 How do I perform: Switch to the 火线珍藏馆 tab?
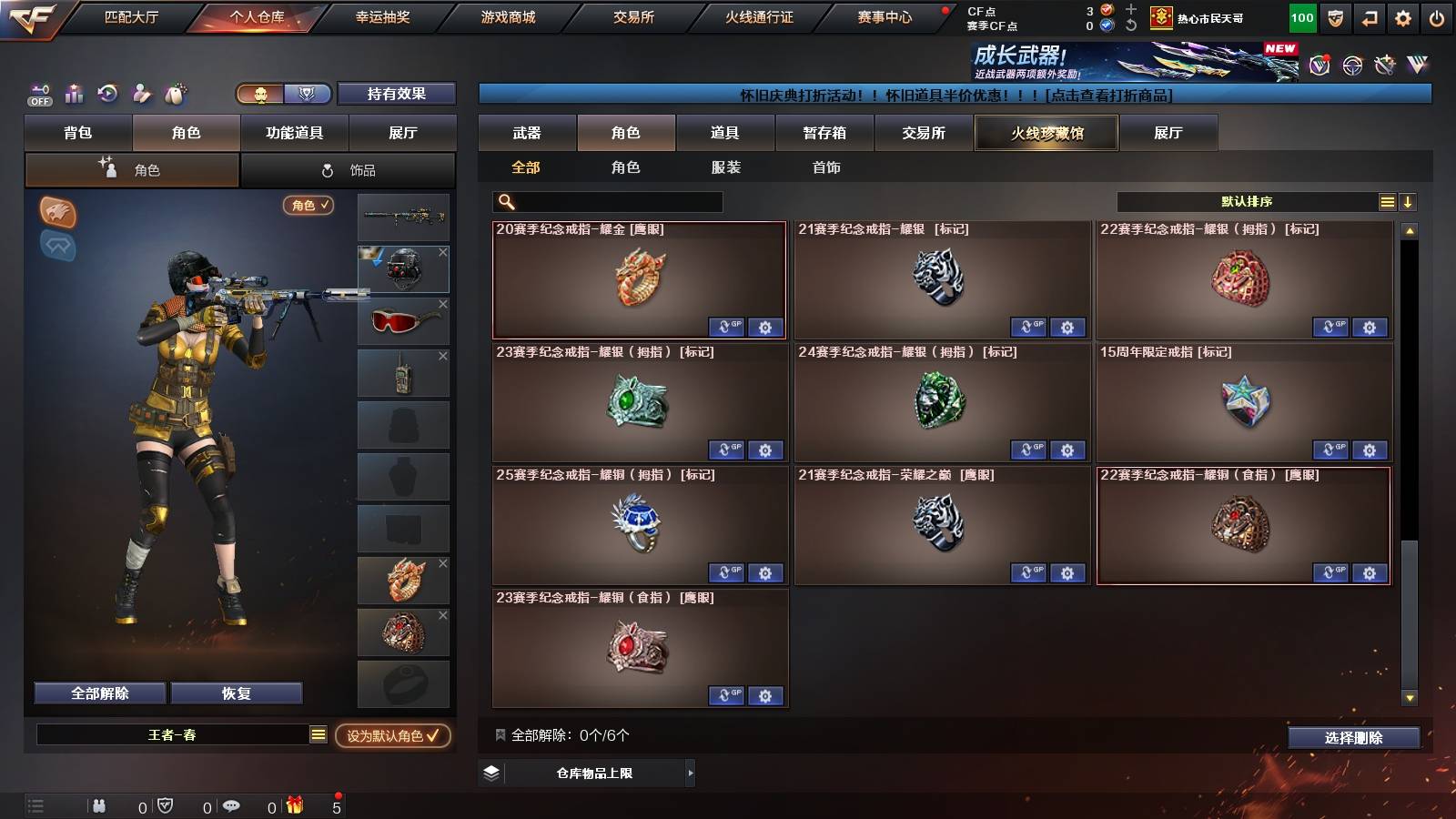(1046, 133)
